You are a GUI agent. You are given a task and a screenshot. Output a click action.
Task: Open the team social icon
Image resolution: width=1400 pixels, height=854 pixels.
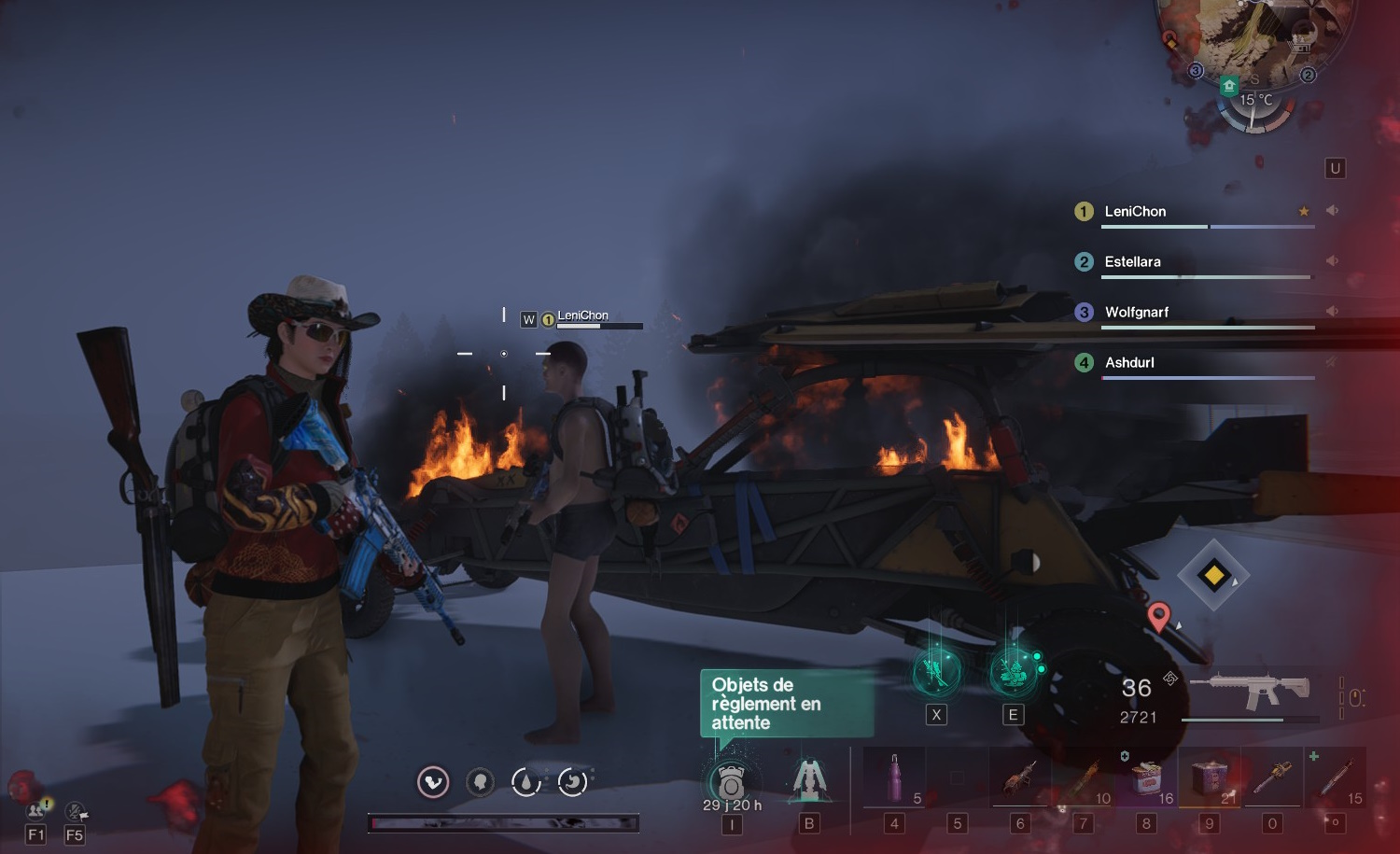click(x=36, y=810)
